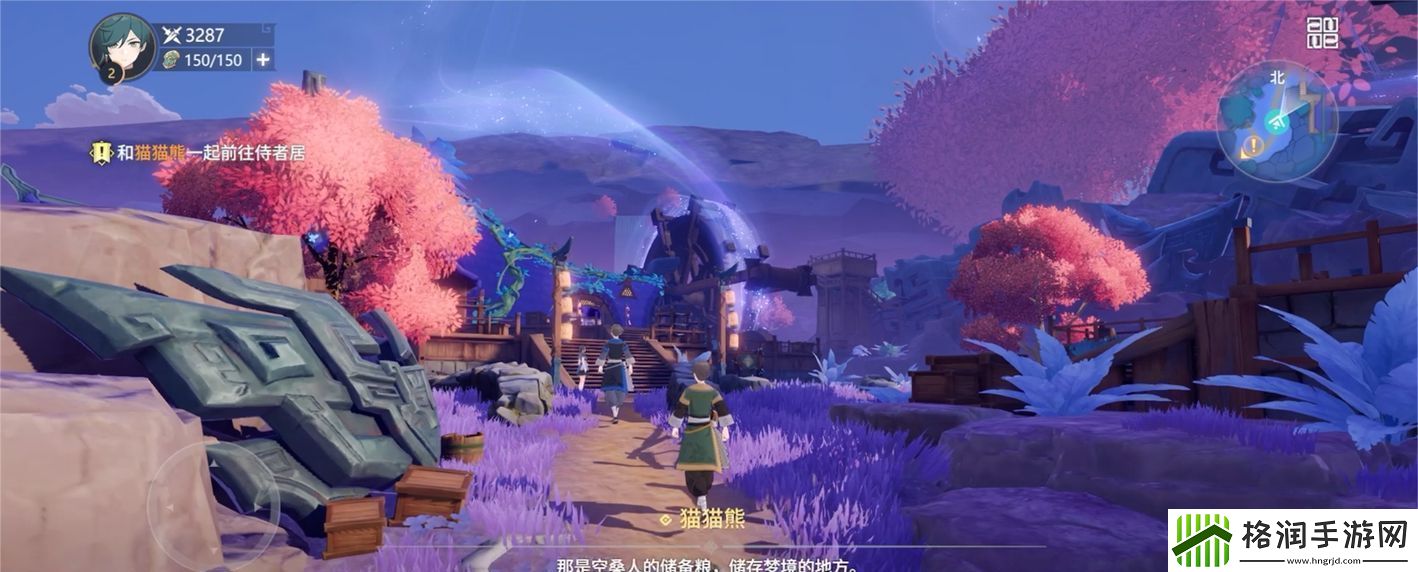Image resolution: width=1418 pixels, height=572 pixels.
Task: Tap the white glyph icon above the minimap
Action: (1322, 33)
